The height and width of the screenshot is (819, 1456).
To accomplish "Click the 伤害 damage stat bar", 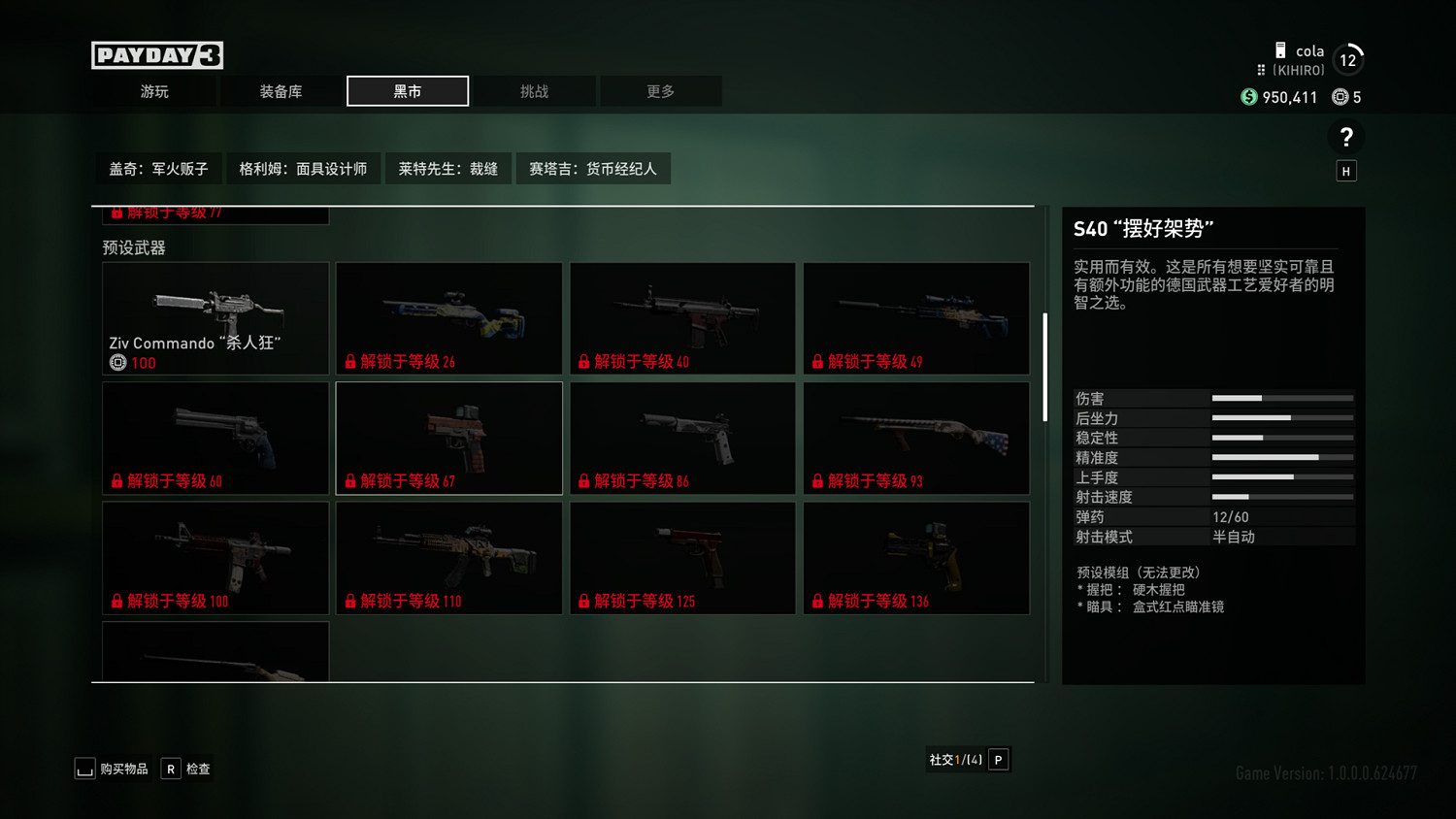I will point(1281,398).
